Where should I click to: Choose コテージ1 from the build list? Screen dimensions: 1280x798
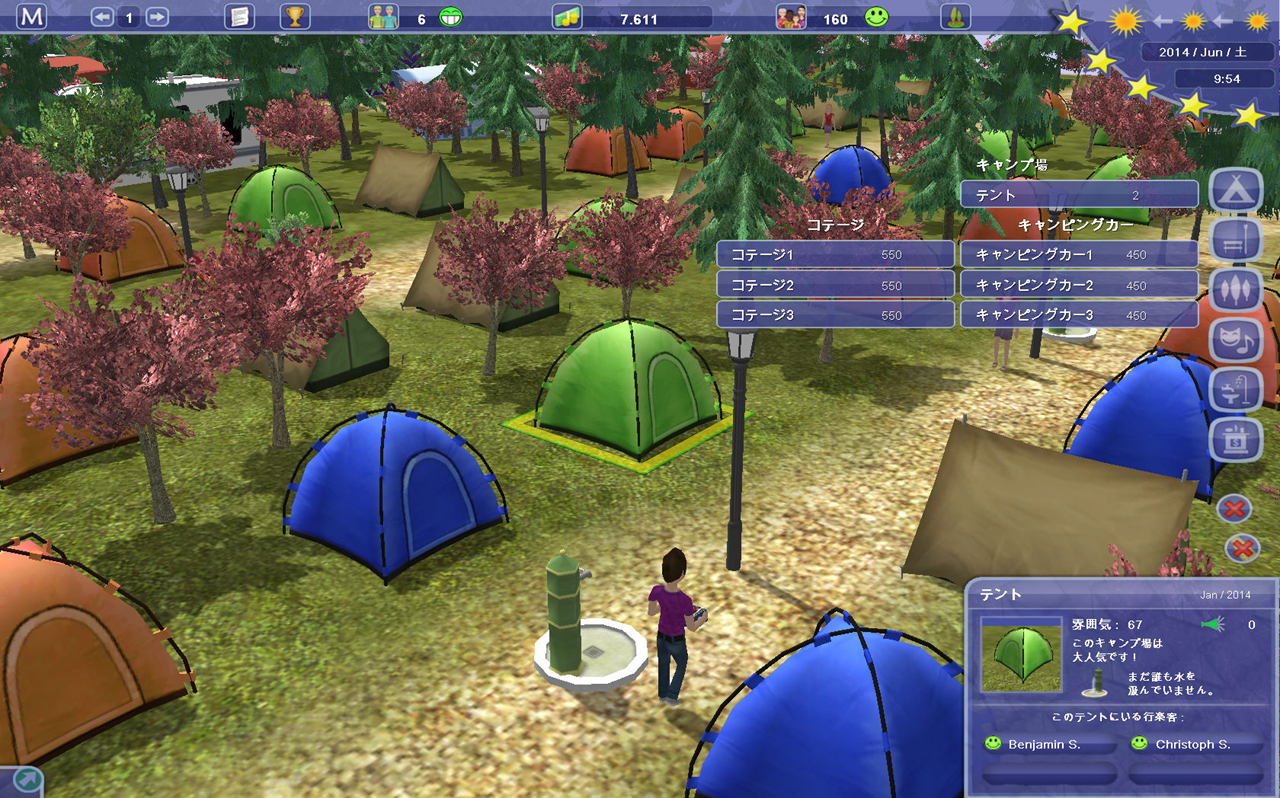[835, 255]
